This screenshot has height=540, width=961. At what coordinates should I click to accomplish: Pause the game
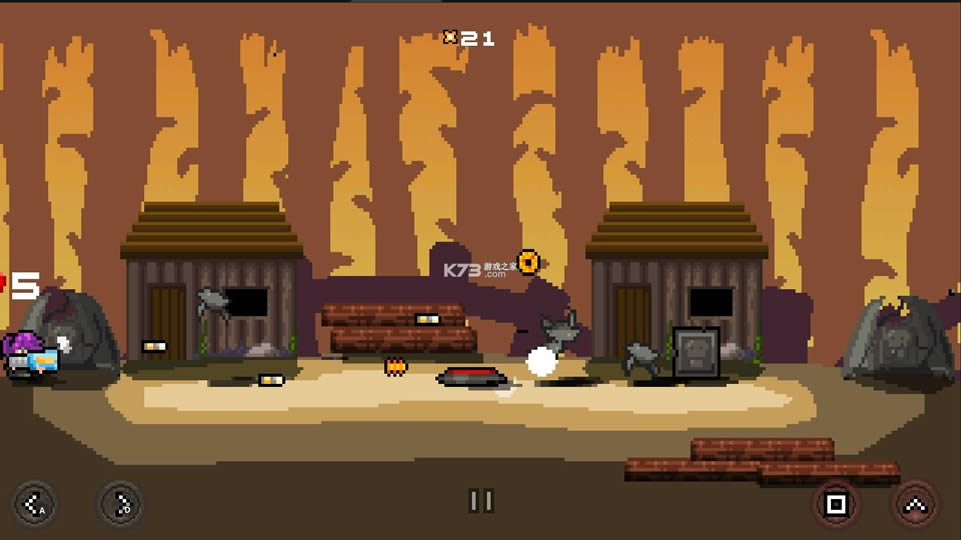pyautogui.click(x=481, y=501)
